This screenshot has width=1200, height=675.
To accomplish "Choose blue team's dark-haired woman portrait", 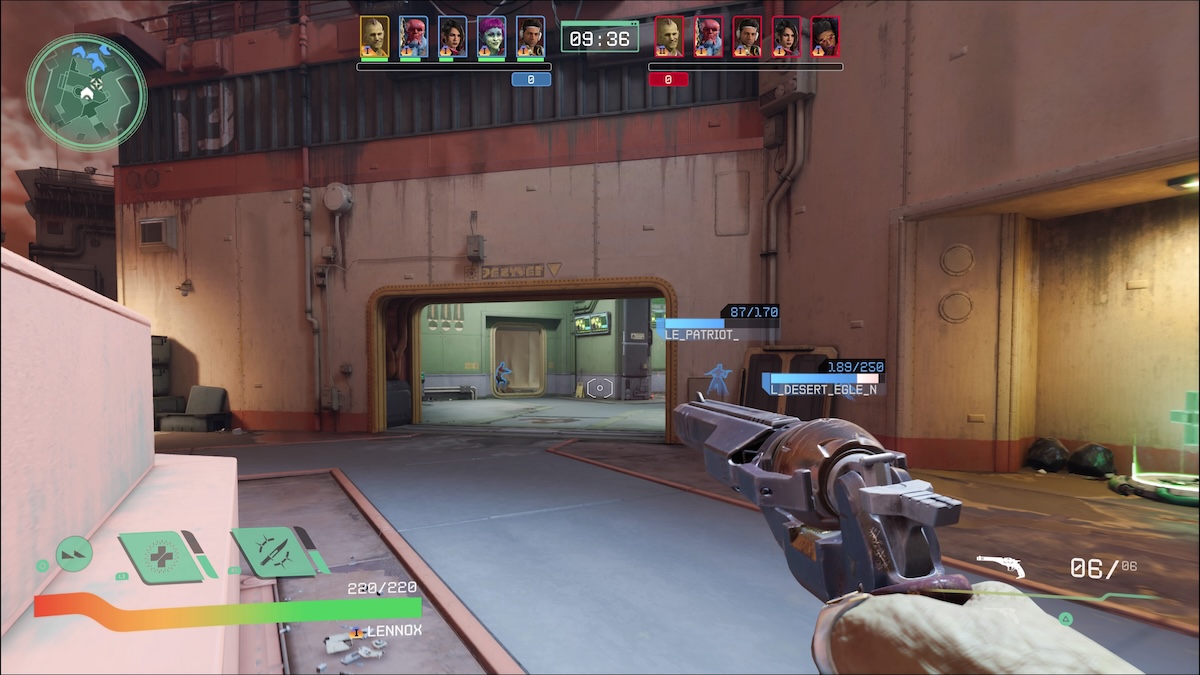I will [x=452, y=36].
